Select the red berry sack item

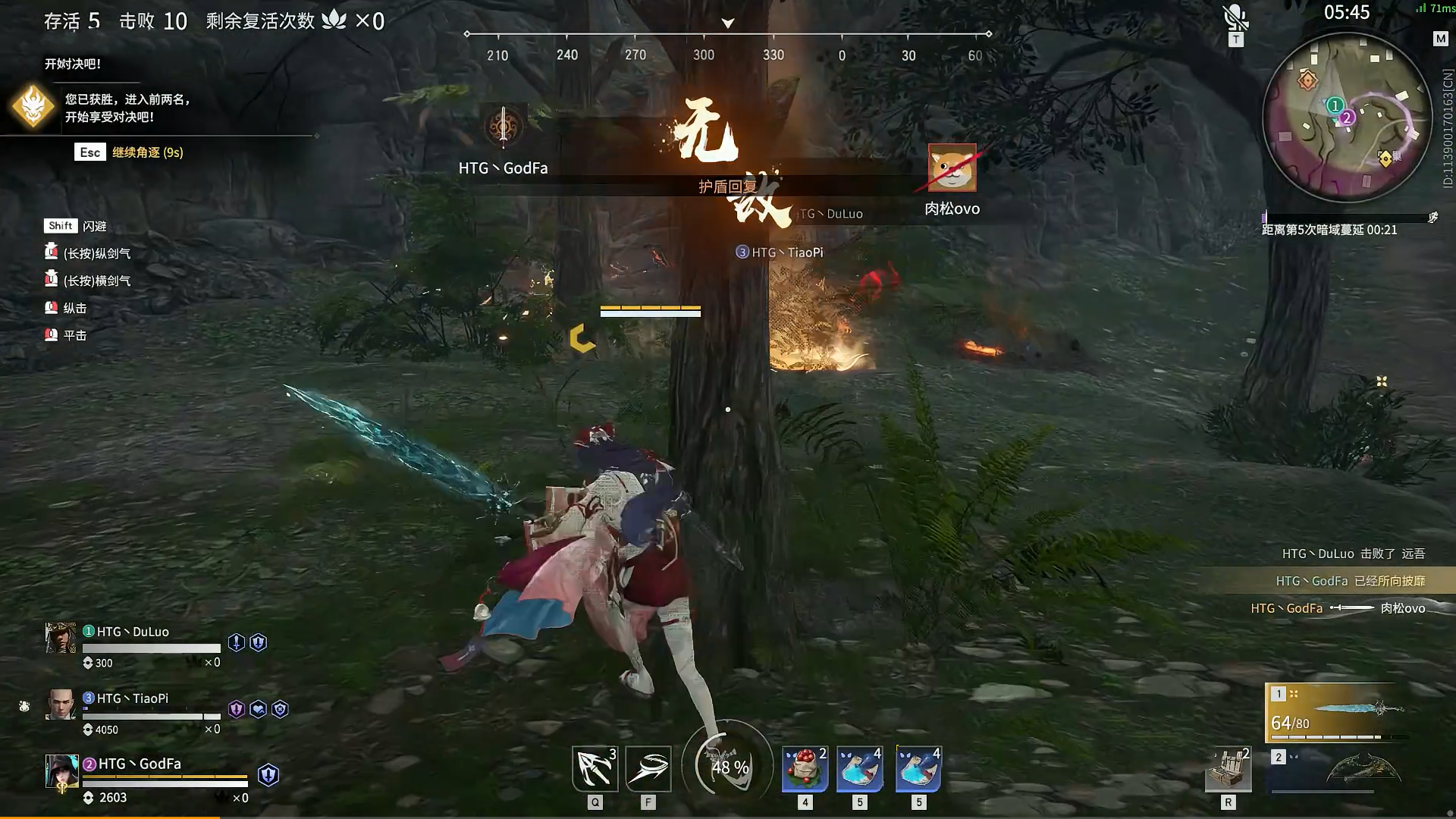click(x=805, y=769)
